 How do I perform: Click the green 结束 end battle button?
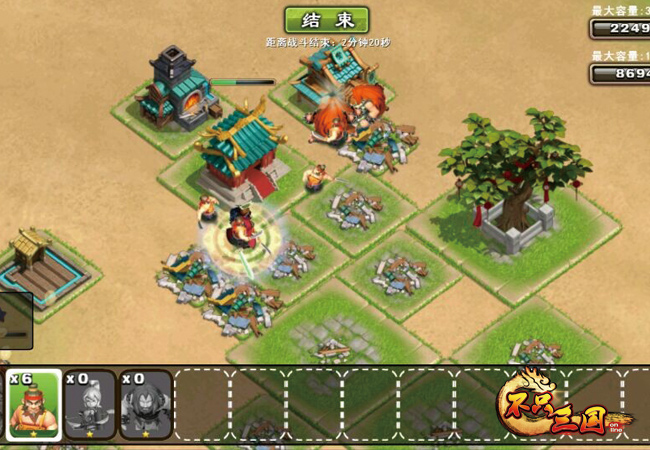pos(326,21)
